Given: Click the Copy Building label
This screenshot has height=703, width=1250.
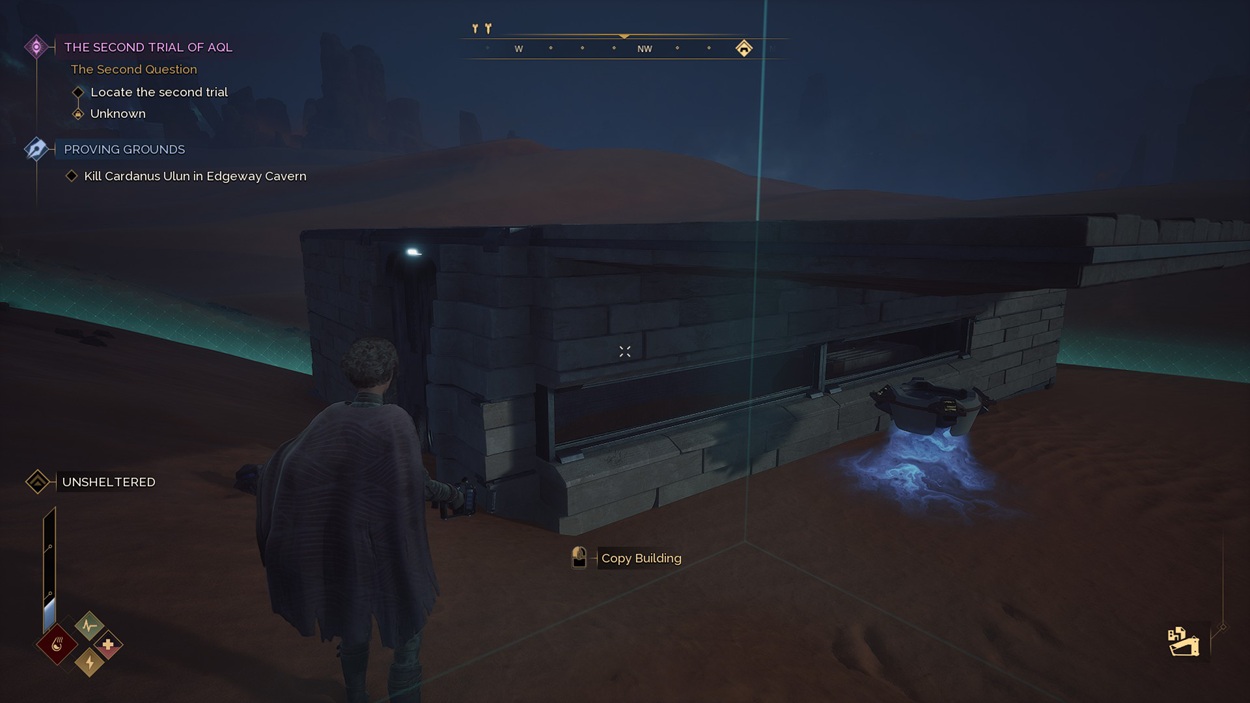Looking at the screenshot, I should [x=641, y=558].
